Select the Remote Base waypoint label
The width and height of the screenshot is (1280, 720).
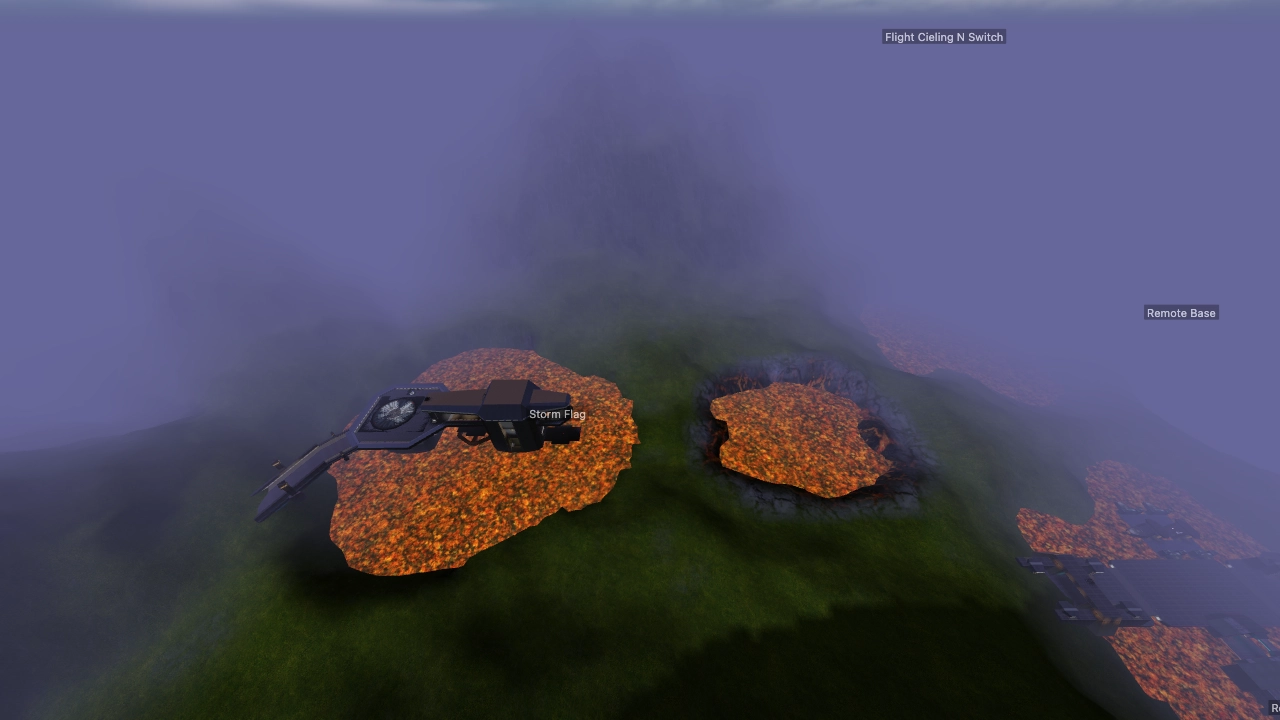click(x=1181, y=312)
